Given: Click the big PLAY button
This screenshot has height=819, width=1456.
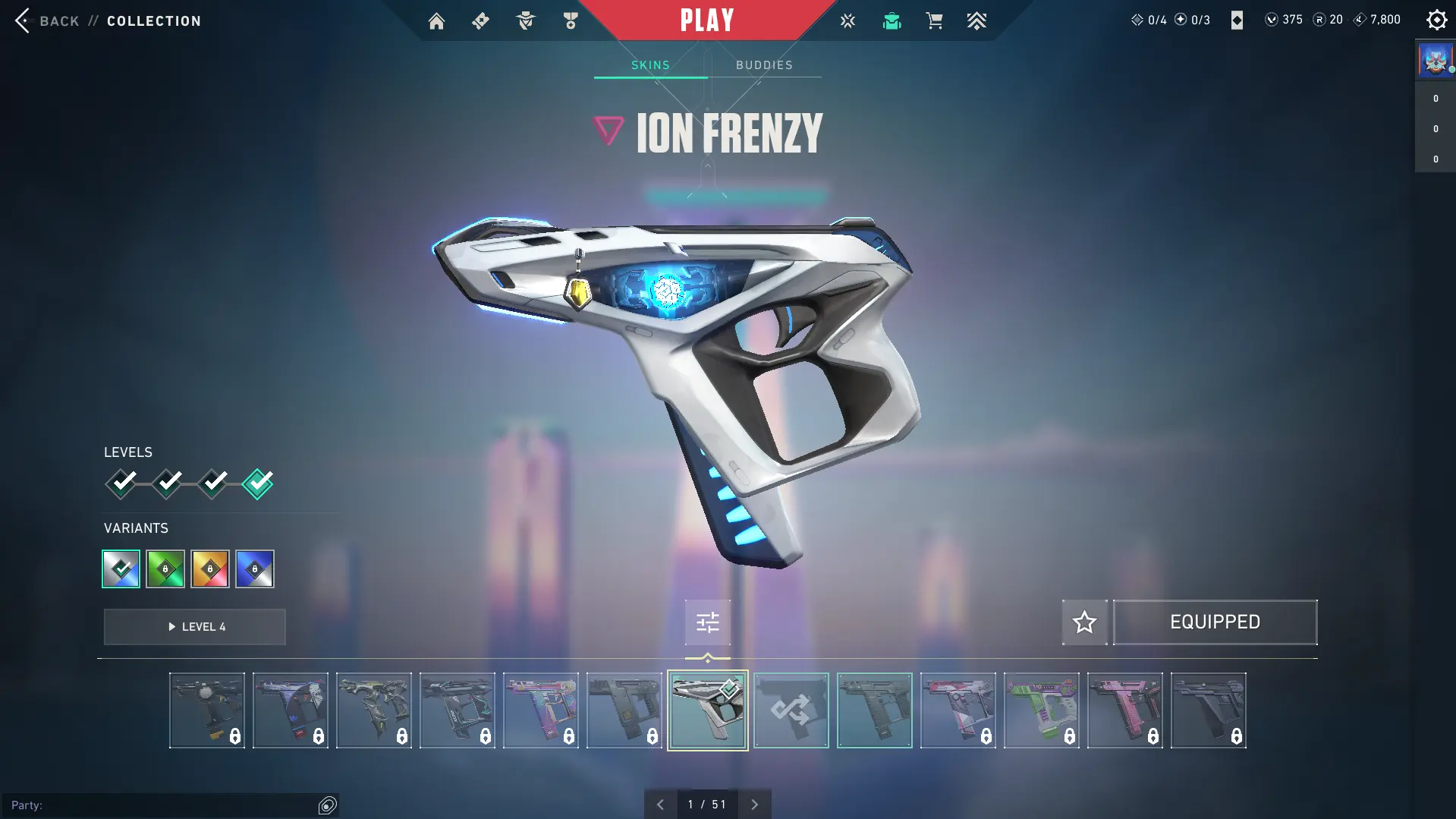Looking at the screenshot, I should pos(707,20).
